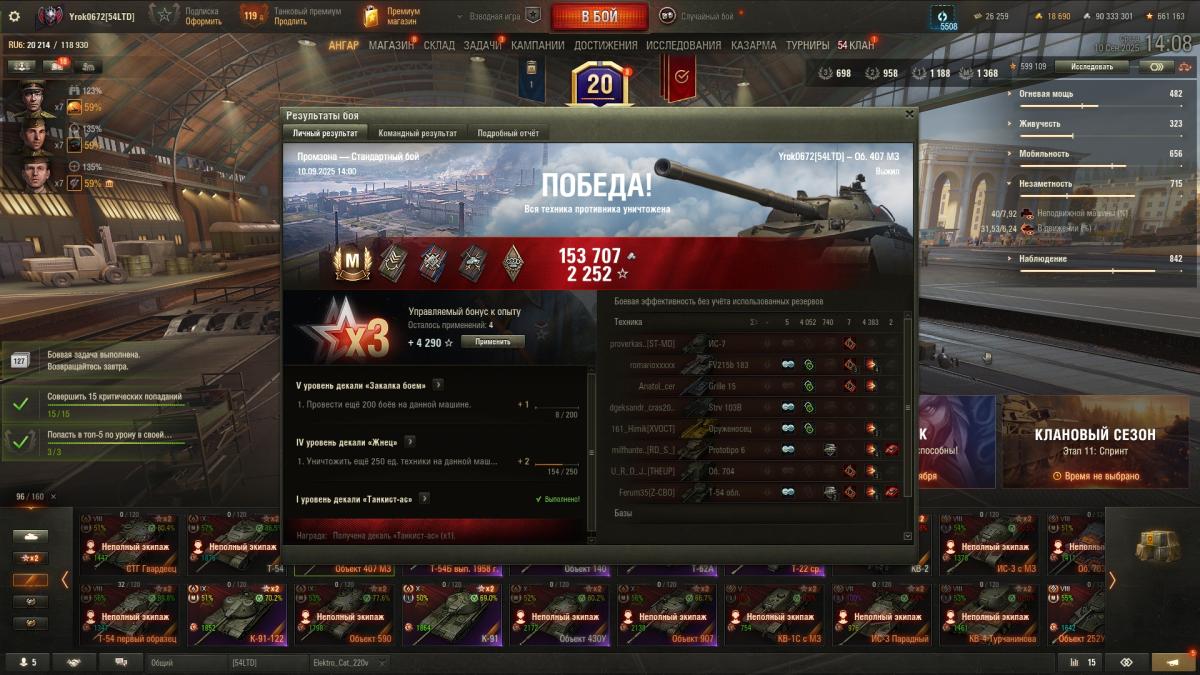Open the ТУРНИРЫ section
This screenshot has height=675, width=1200.
807,45
